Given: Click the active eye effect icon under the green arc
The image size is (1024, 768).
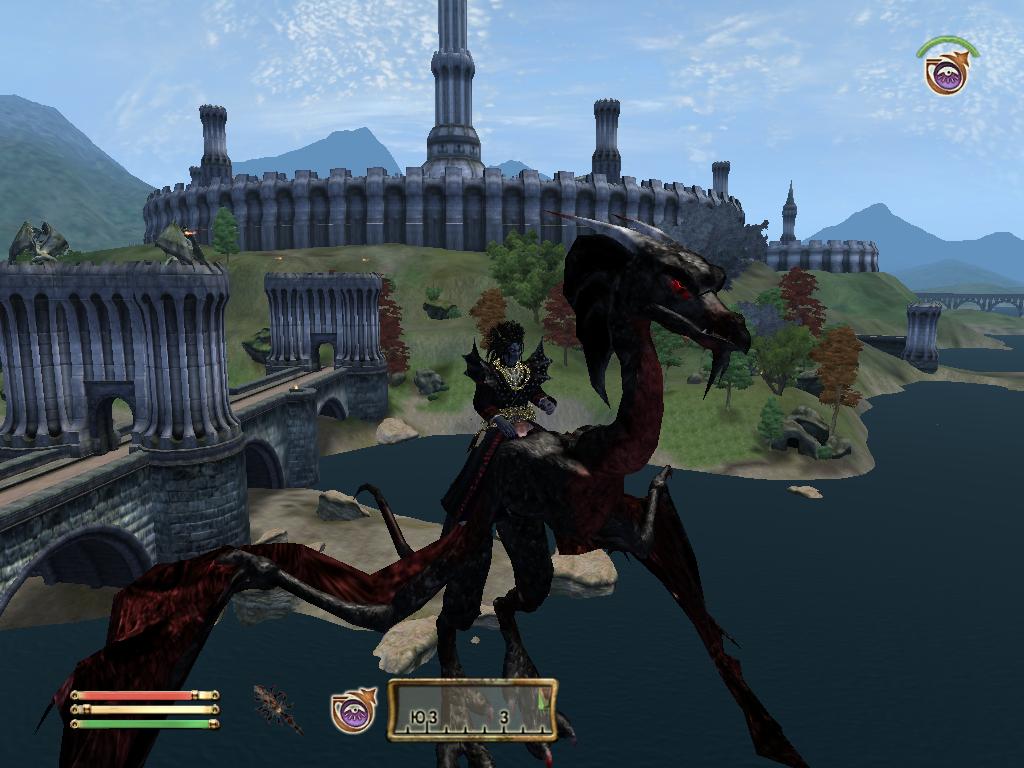Looking at the screenshot, I should click(x=945, y=74).
